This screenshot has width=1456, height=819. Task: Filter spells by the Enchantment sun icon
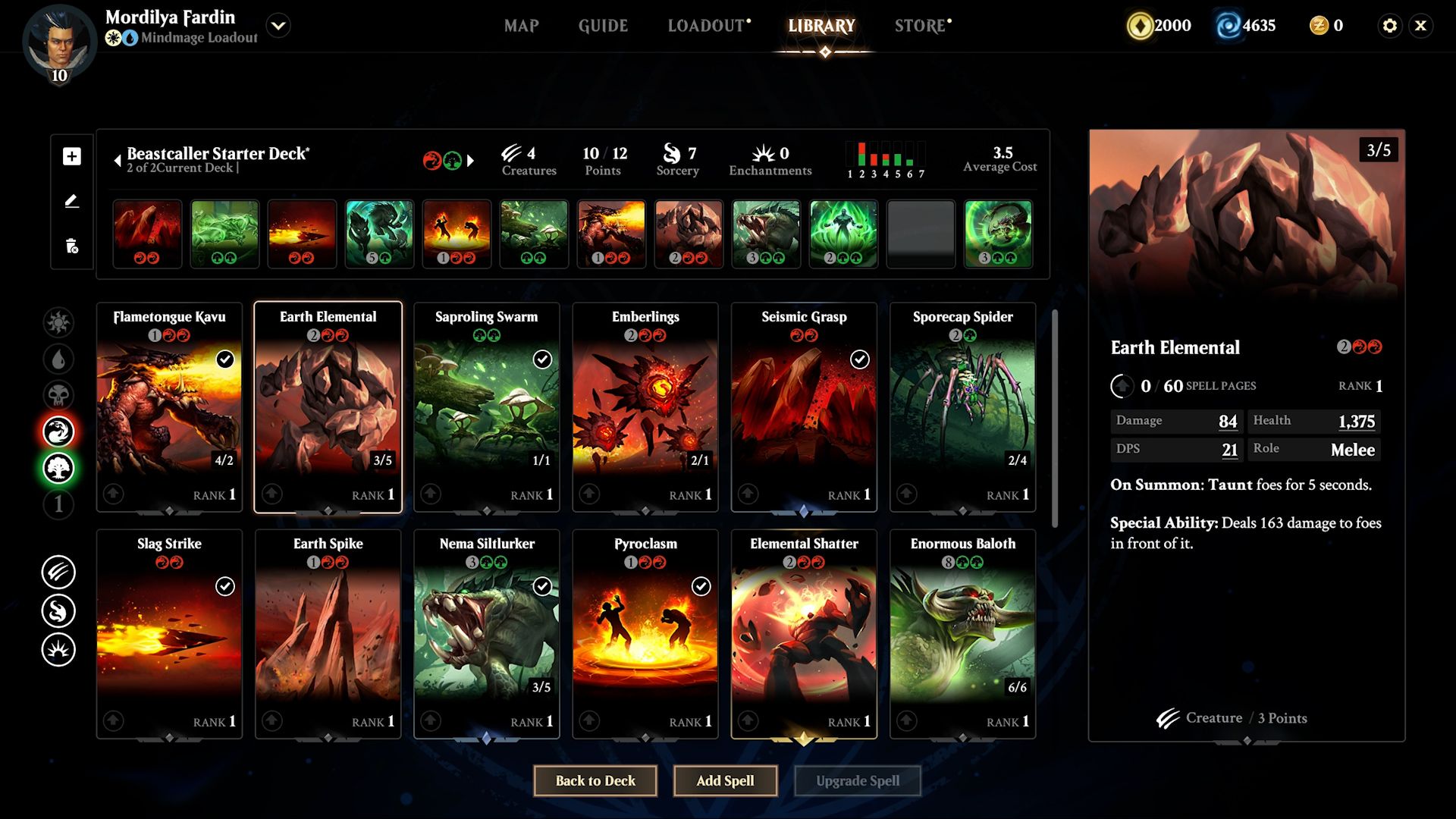click(59, 648)
